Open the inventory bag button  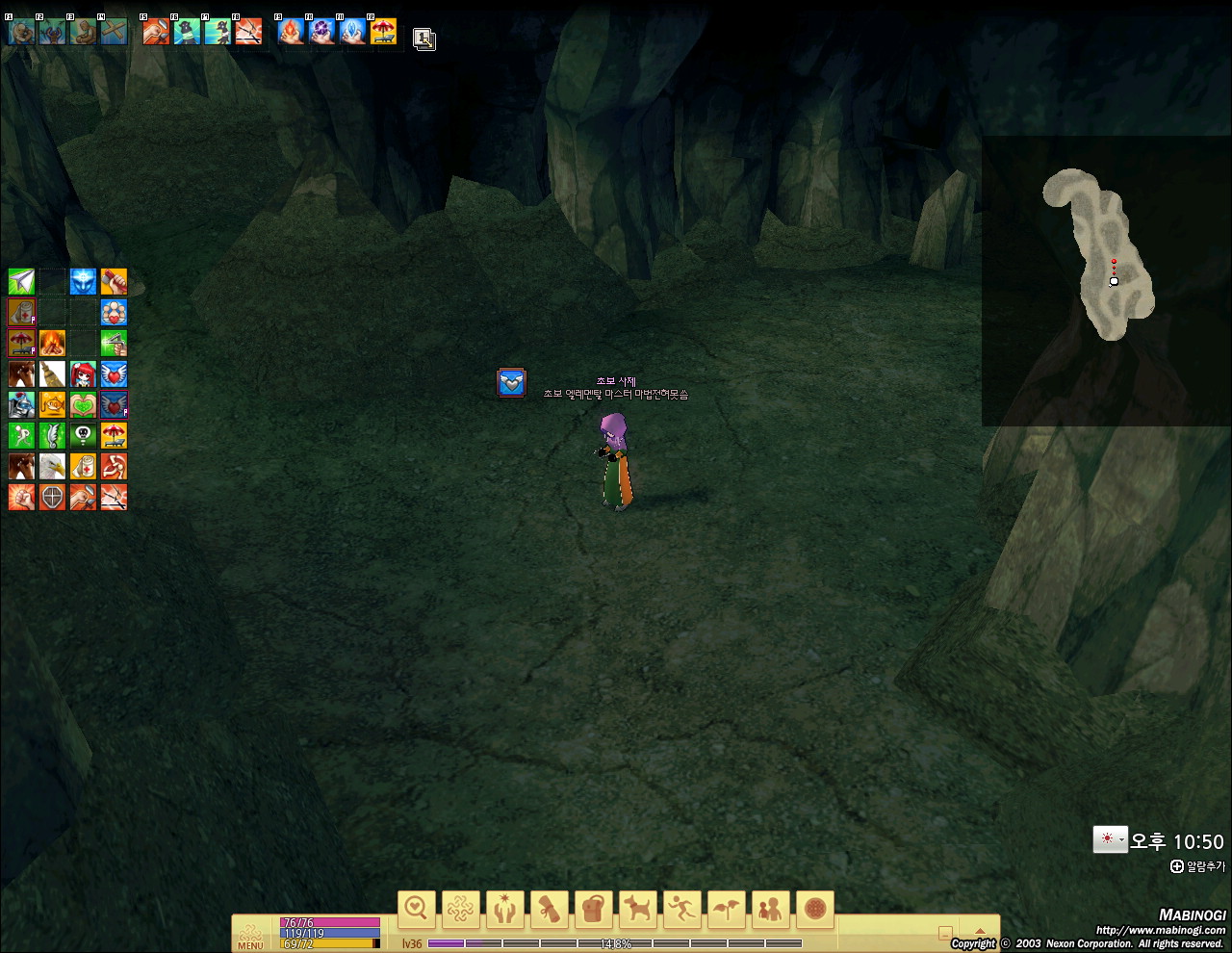[594, 909]
